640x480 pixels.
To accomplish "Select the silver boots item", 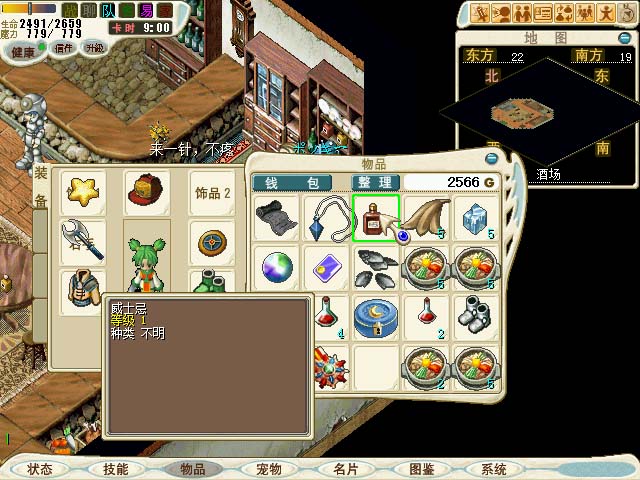I will (474, 315).
